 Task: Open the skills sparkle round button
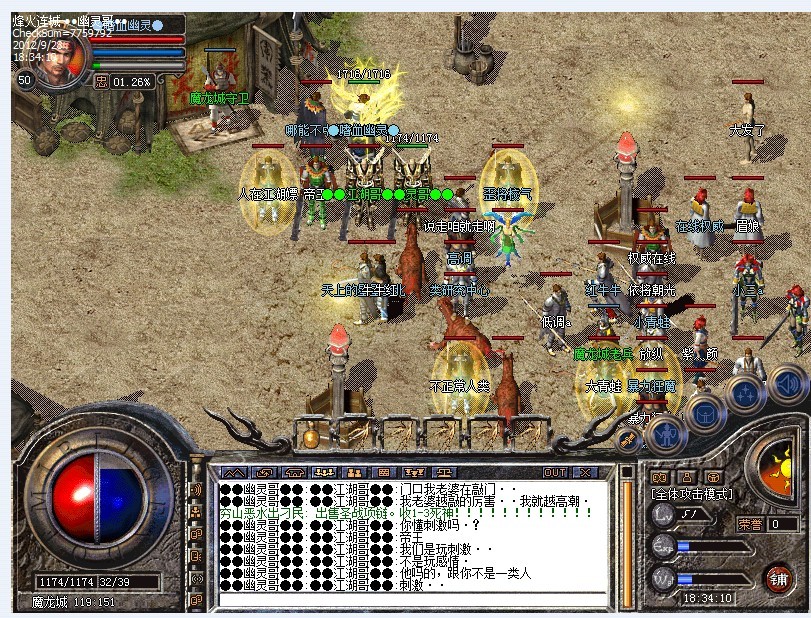tap(747, 391)
